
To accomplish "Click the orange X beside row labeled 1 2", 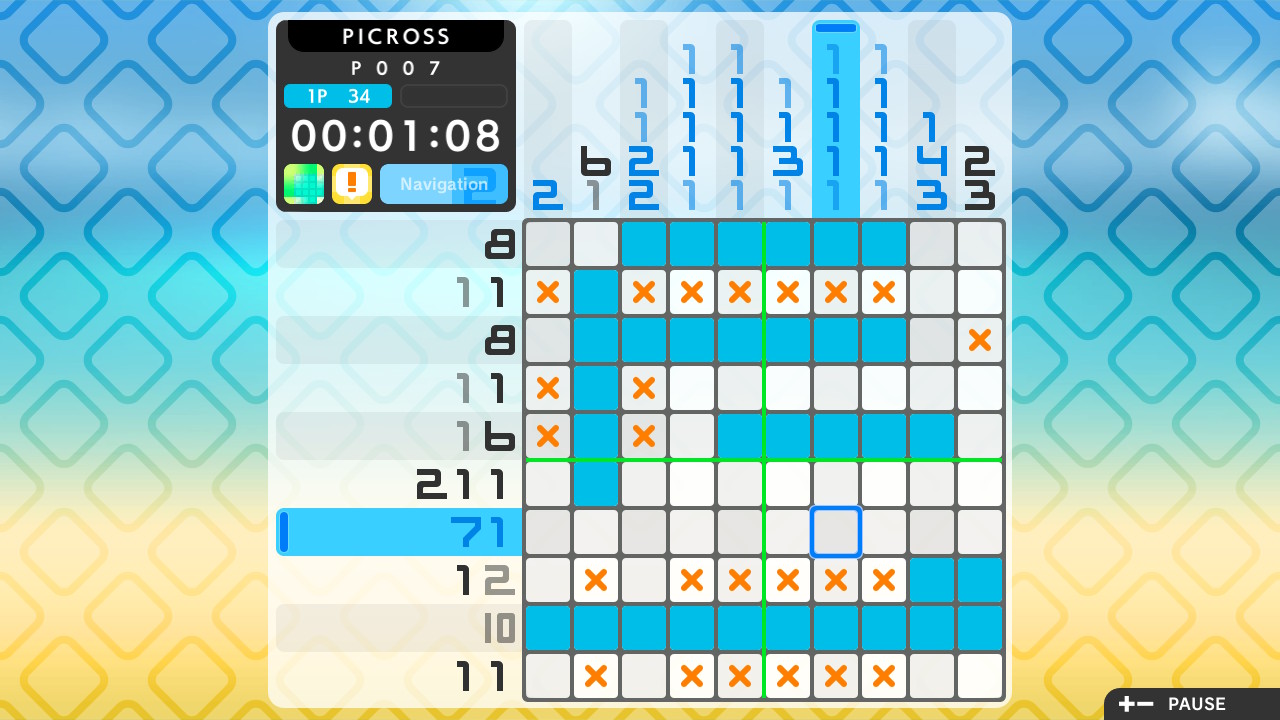I will pos(596,580).
